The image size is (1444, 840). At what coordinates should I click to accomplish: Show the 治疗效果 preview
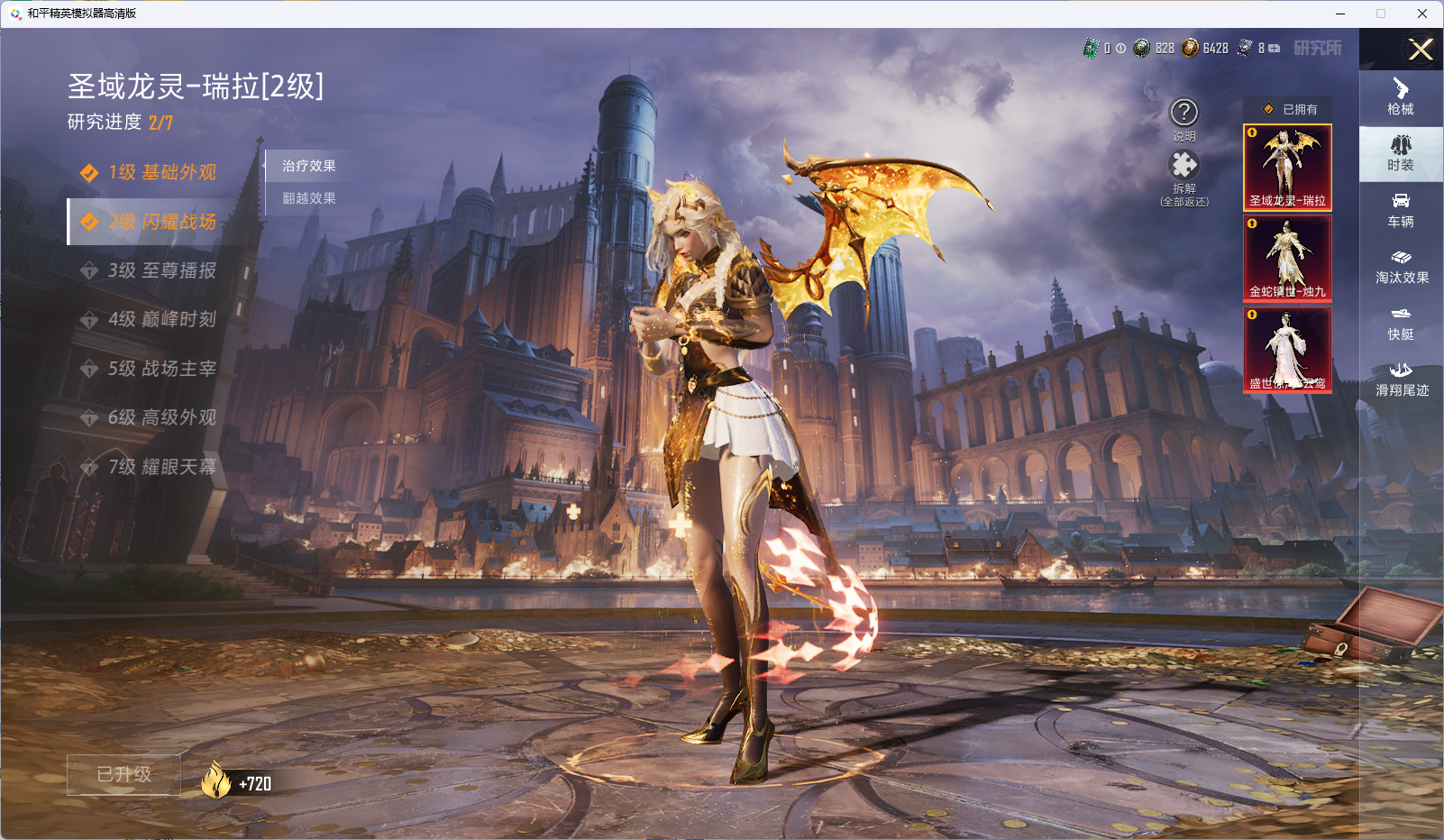click(x=309, y=166)
